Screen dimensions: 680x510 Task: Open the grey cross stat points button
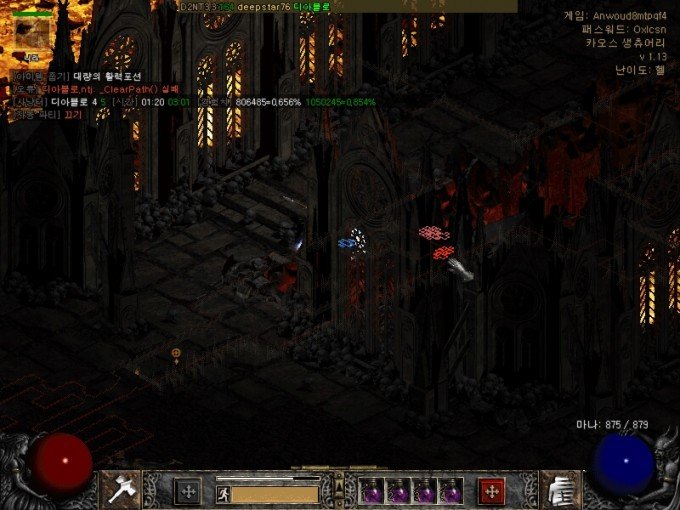[187, 490]
